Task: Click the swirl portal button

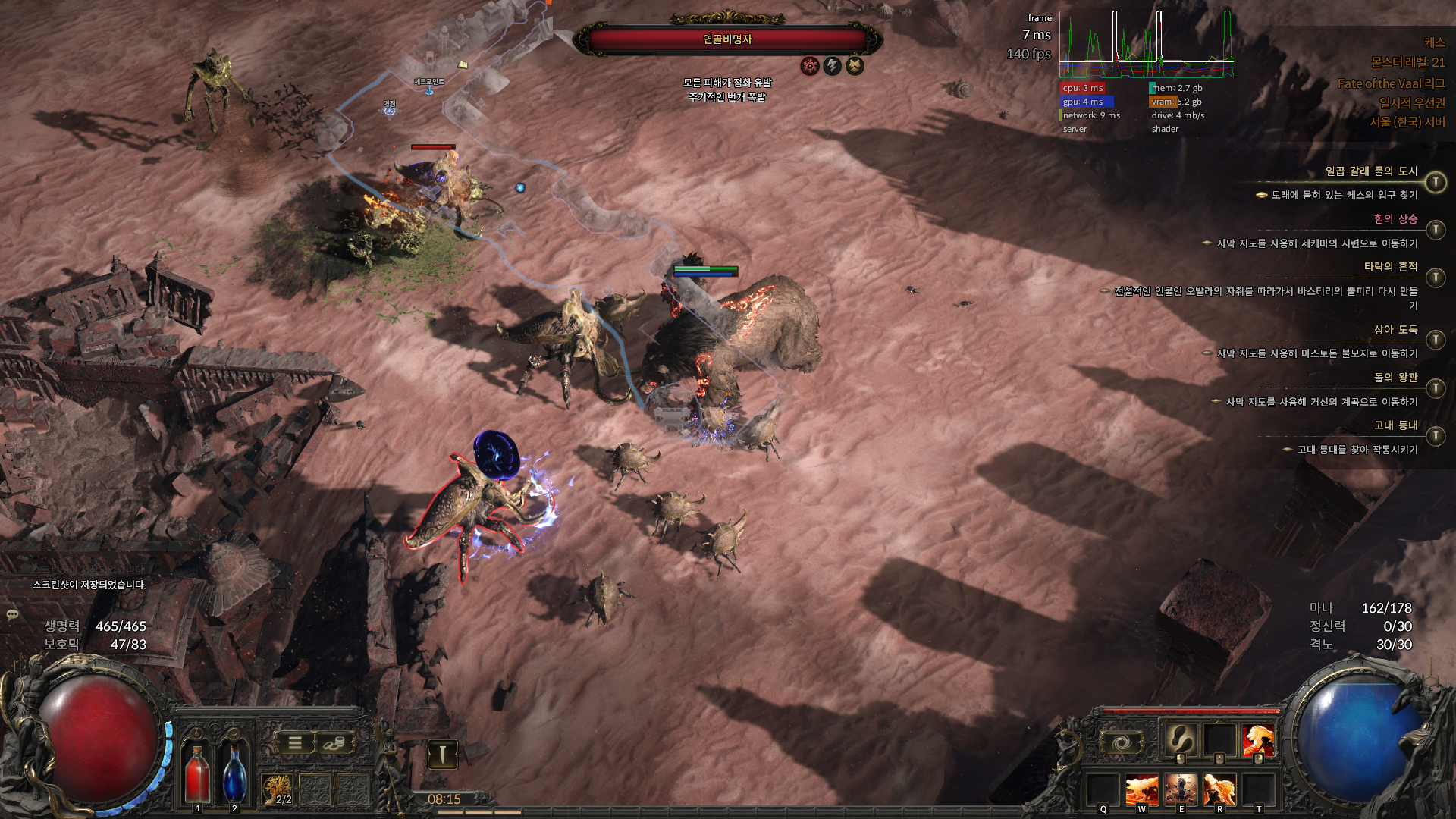Action: 1122,742
